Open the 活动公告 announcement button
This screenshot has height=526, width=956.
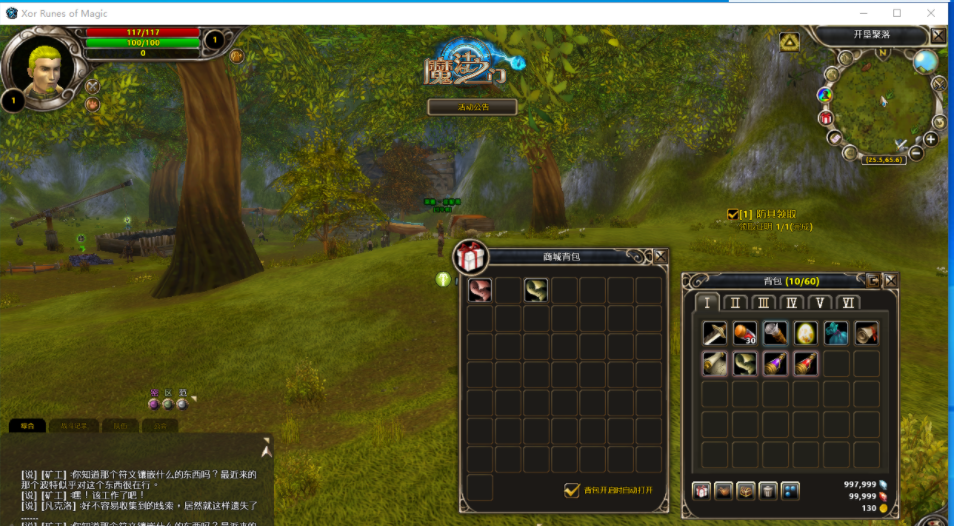[472, 106]
